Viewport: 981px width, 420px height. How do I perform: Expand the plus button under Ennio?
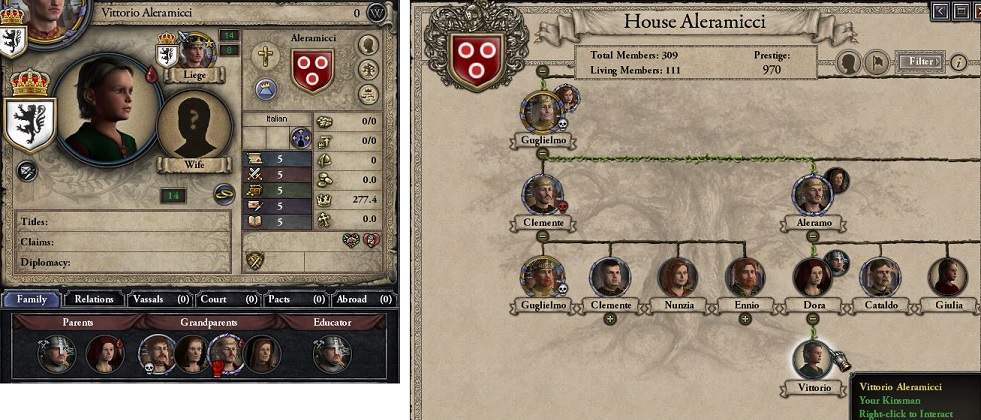pos(744,319)
